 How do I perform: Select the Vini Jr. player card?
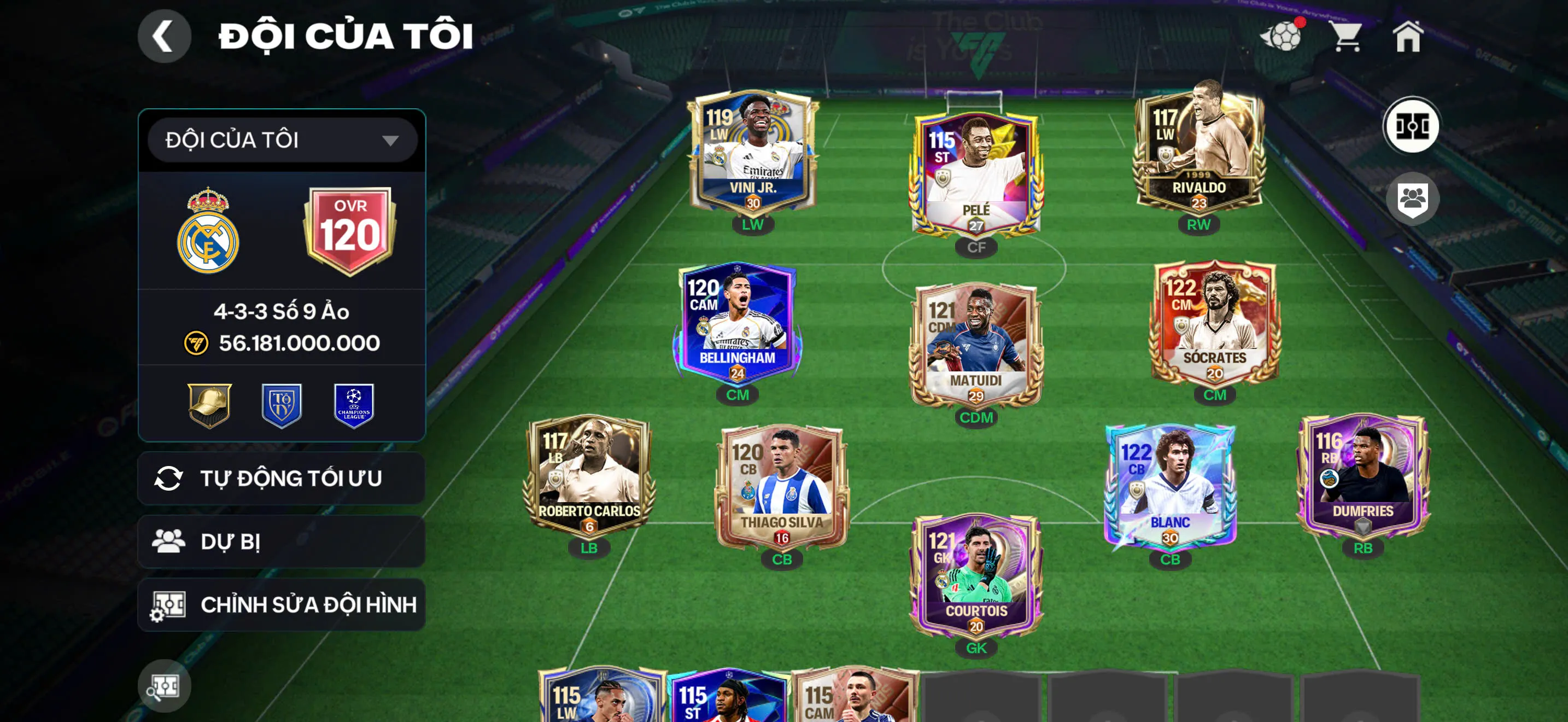pos(753,152)
